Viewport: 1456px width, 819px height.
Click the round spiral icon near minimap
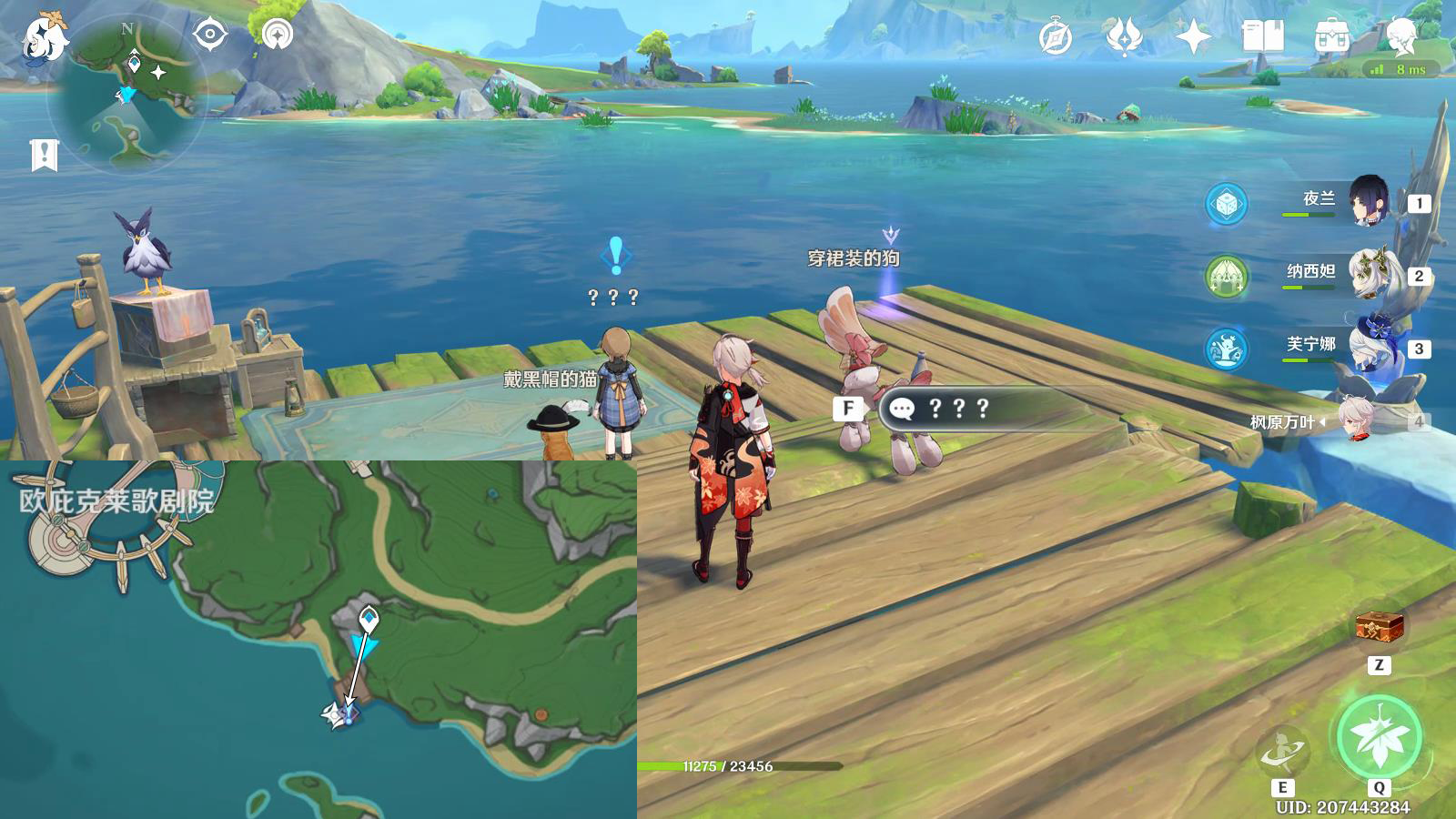278,35
